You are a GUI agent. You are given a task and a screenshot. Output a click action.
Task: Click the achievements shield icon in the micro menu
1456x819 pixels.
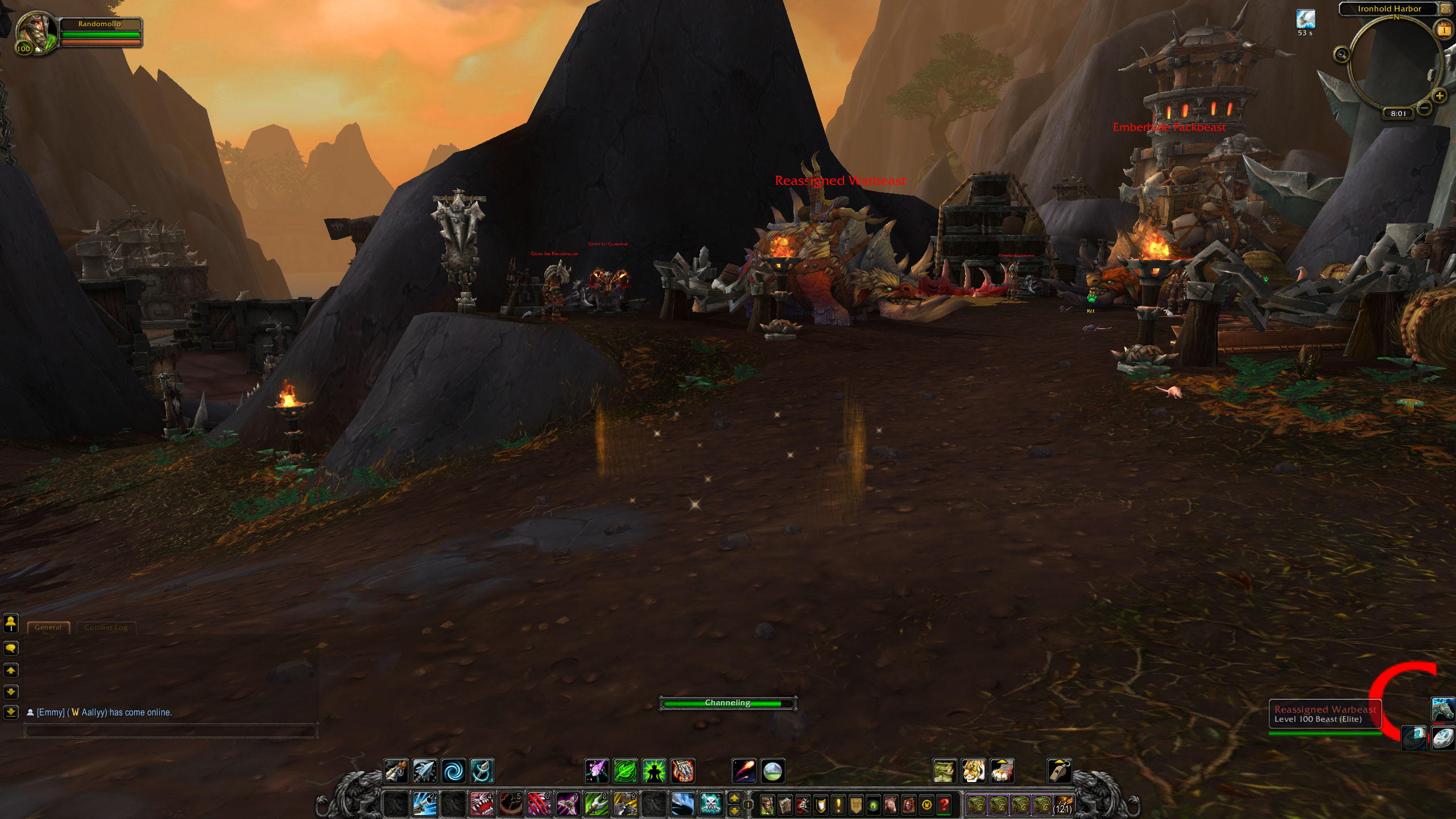tap(821, 805)
